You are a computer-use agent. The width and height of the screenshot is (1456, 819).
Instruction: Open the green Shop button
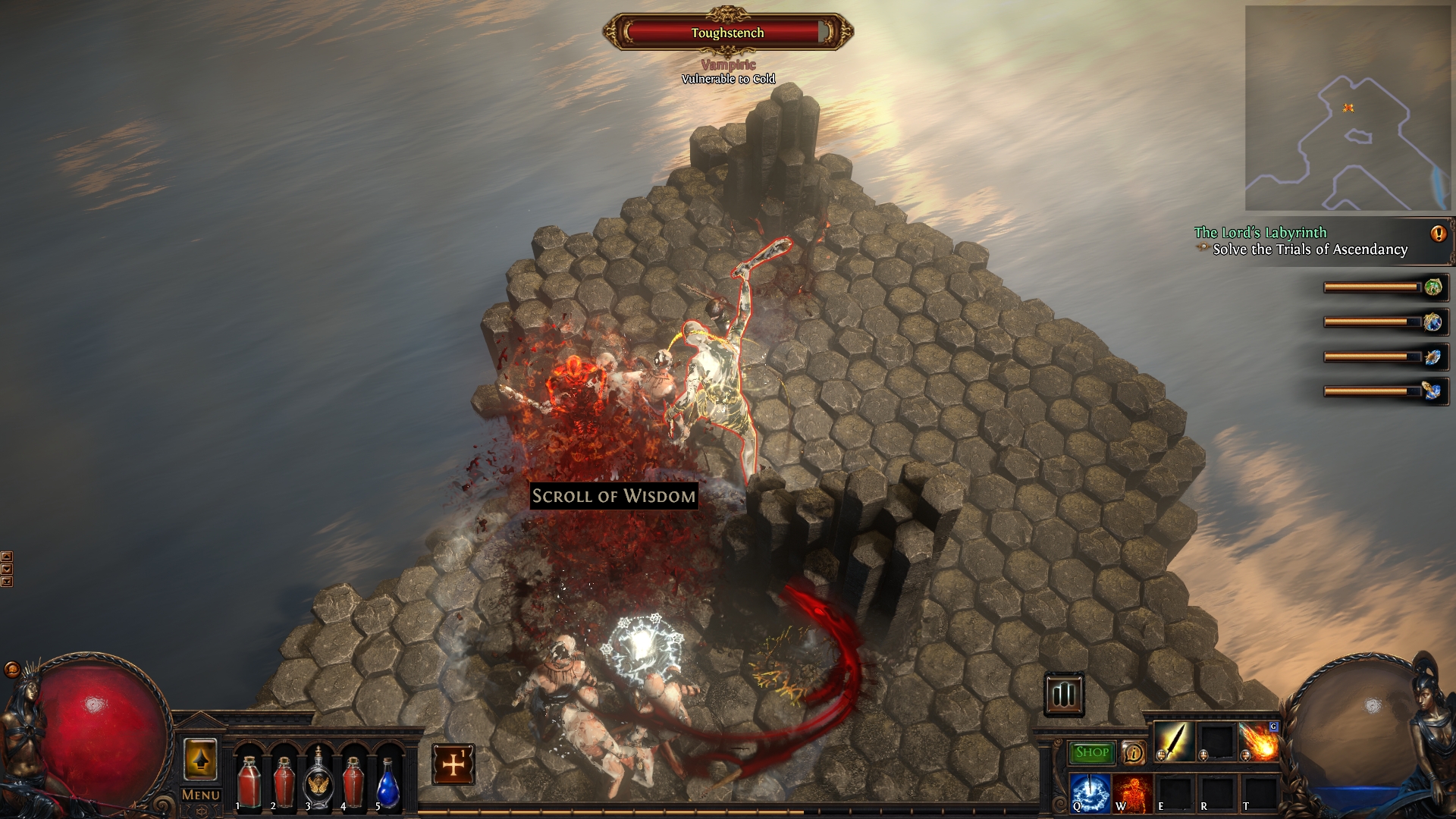click(x=1092, y=752)
